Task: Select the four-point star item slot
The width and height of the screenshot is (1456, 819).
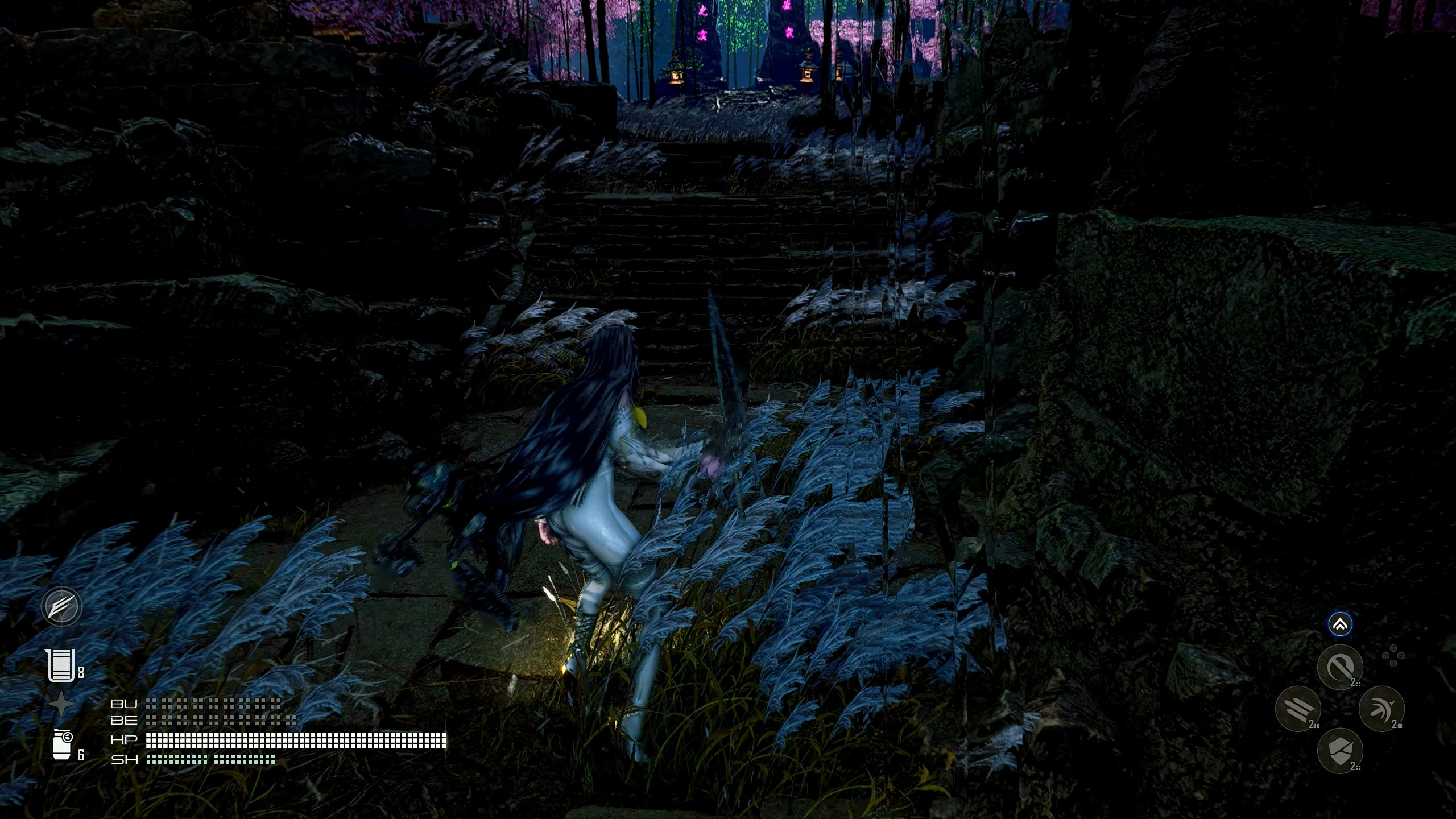Action: pos(61,704)
